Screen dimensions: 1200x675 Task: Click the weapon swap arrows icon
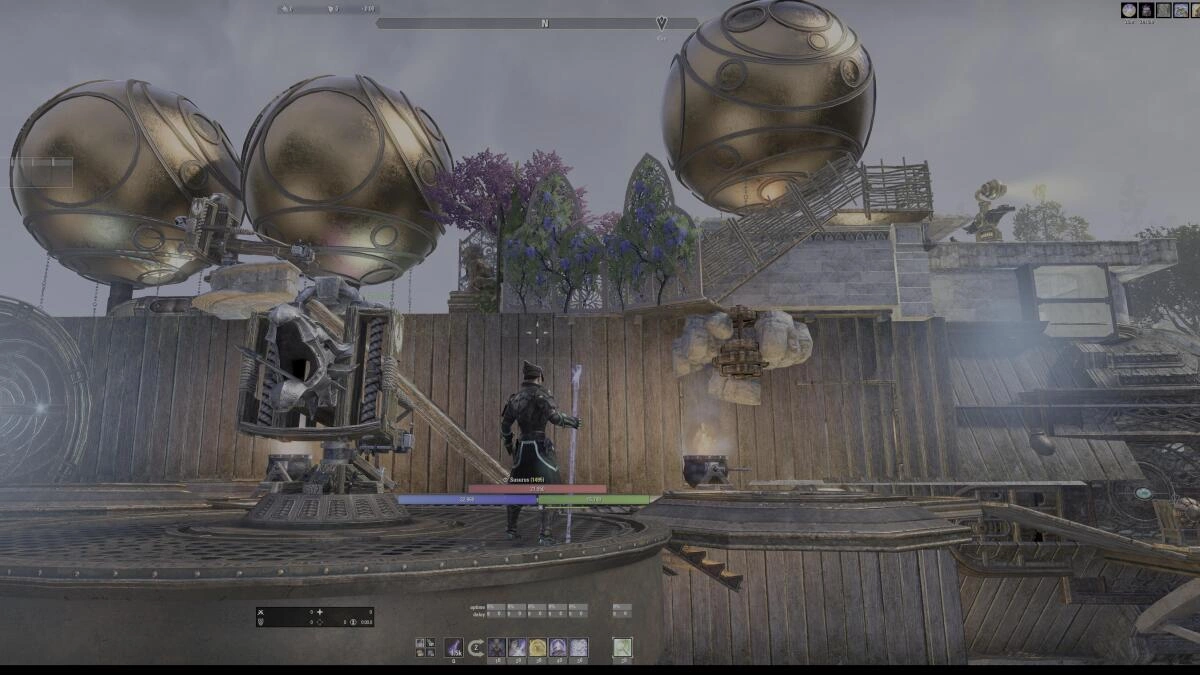[476, 648]
